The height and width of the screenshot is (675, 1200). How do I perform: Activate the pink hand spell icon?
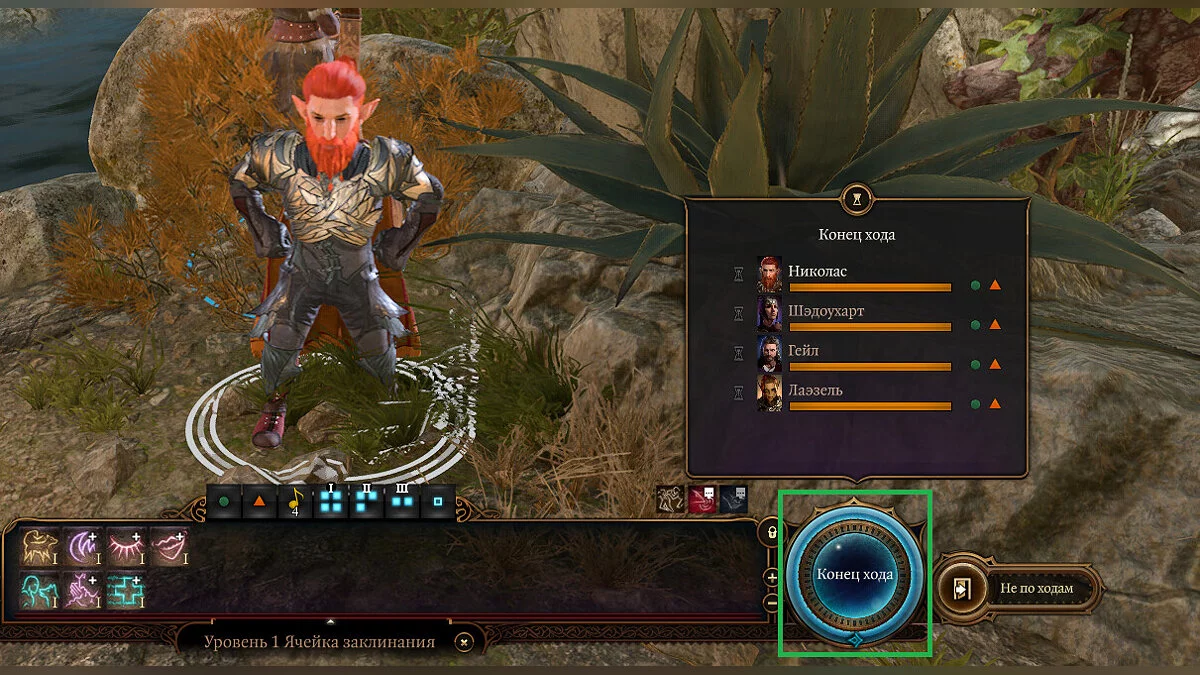point(82,590)
